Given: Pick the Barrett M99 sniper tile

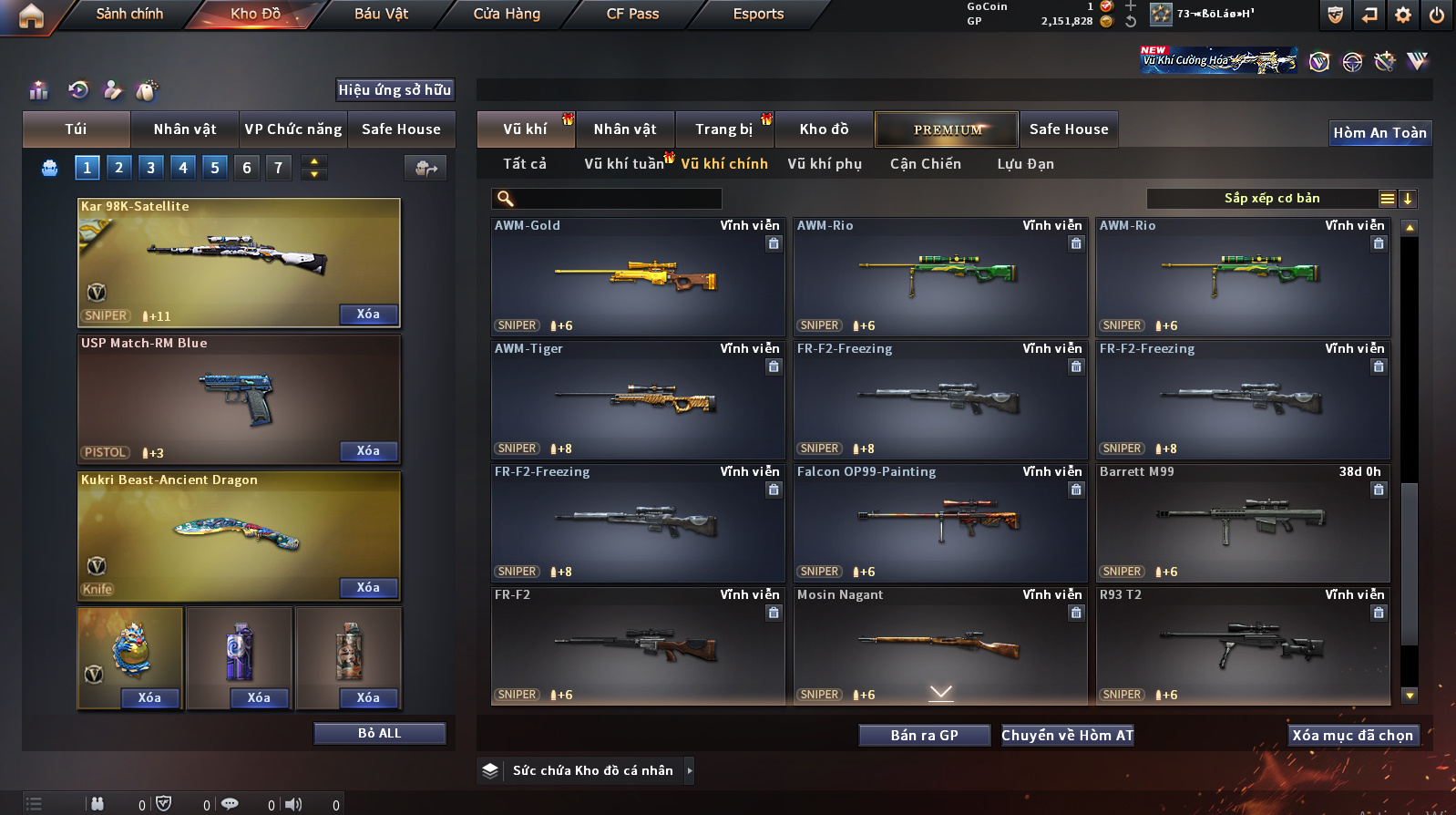Looking at the screenshot, I should 1242,523.
